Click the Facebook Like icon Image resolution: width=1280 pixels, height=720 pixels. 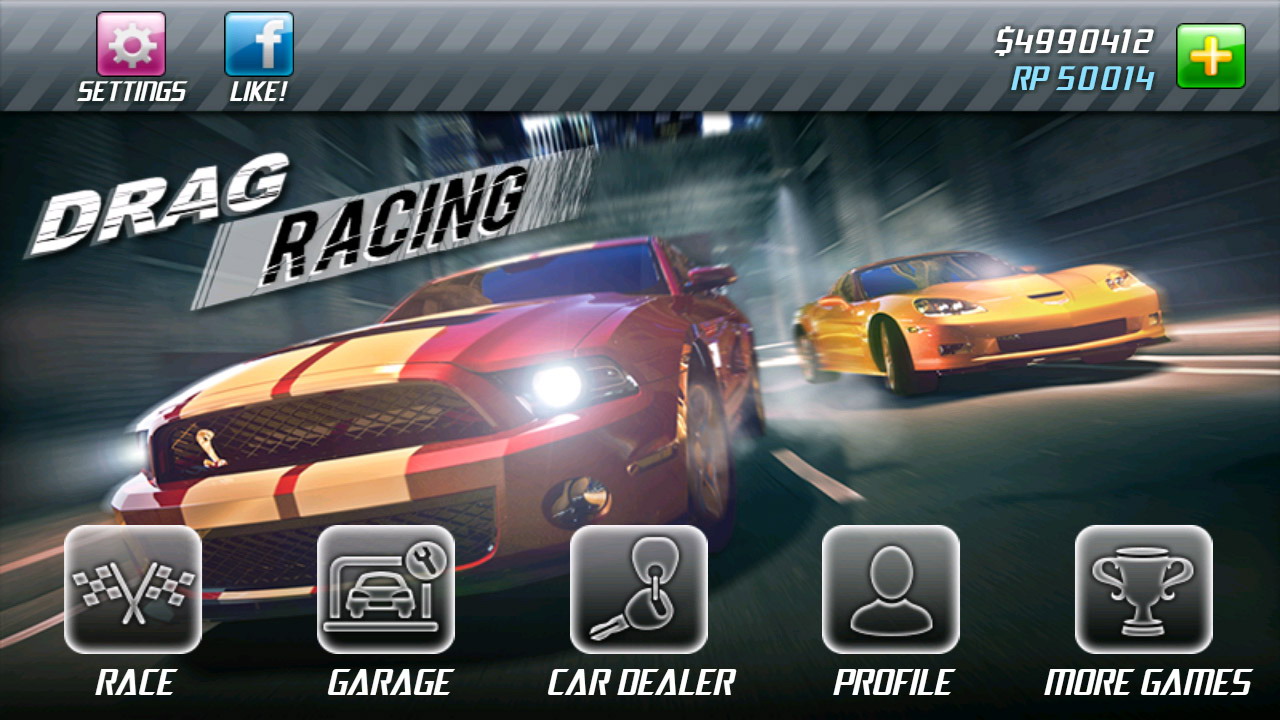[258, 42]
